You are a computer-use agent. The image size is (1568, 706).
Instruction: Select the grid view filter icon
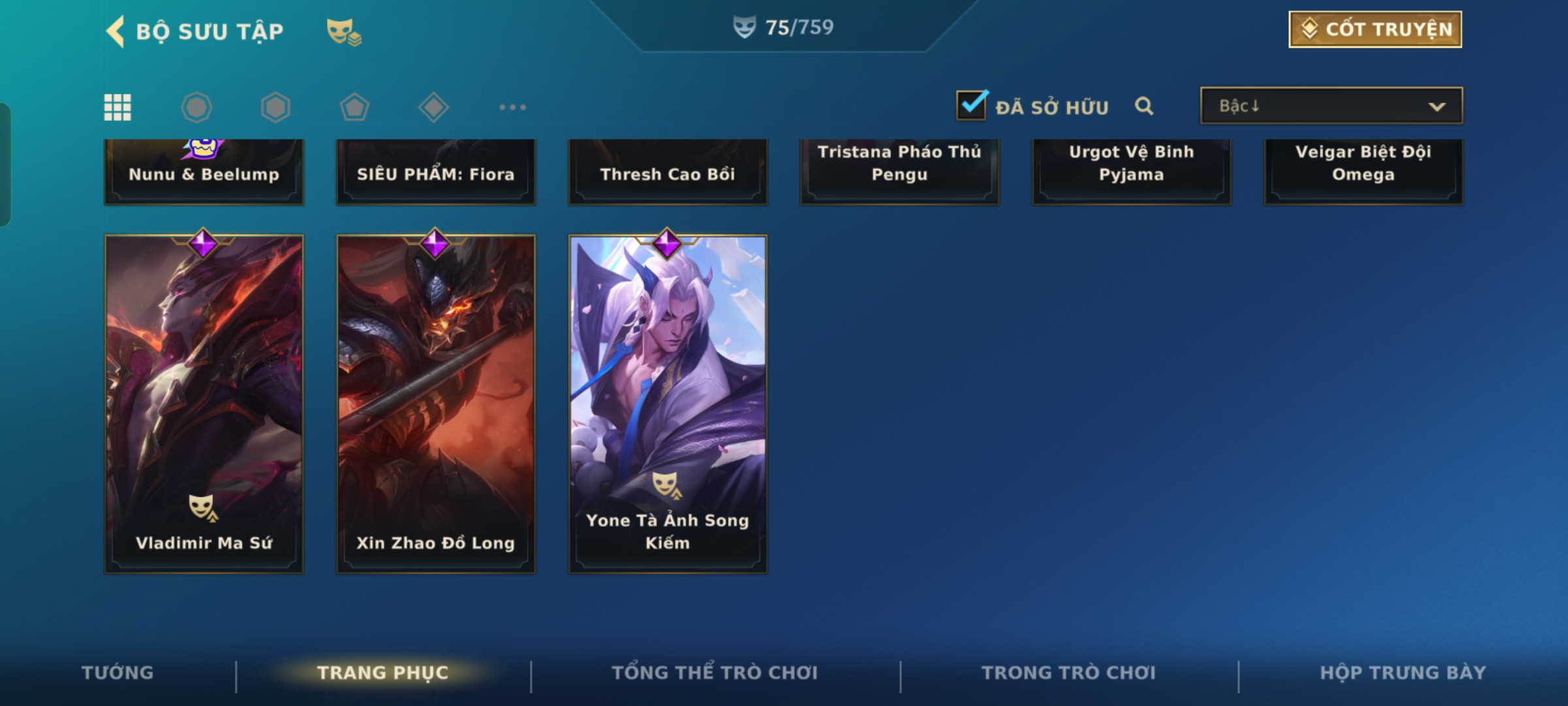(x=118, y=107)
